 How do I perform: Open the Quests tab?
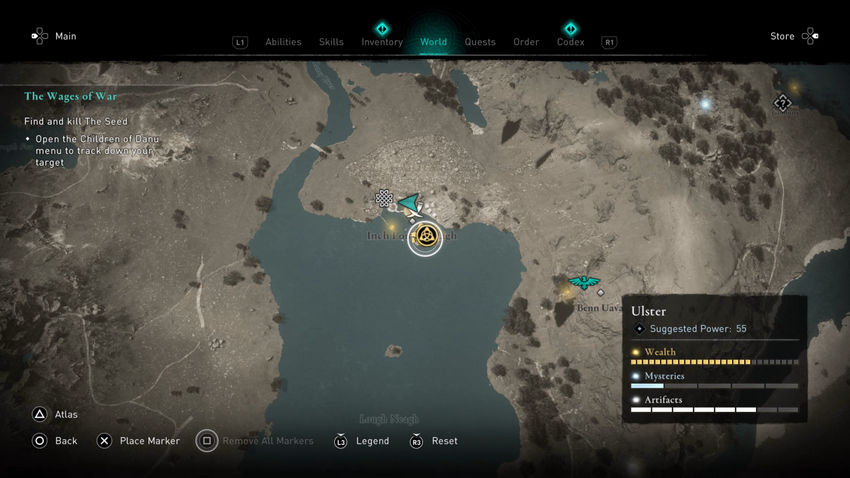pyautogui.click(x=480, y=42)
